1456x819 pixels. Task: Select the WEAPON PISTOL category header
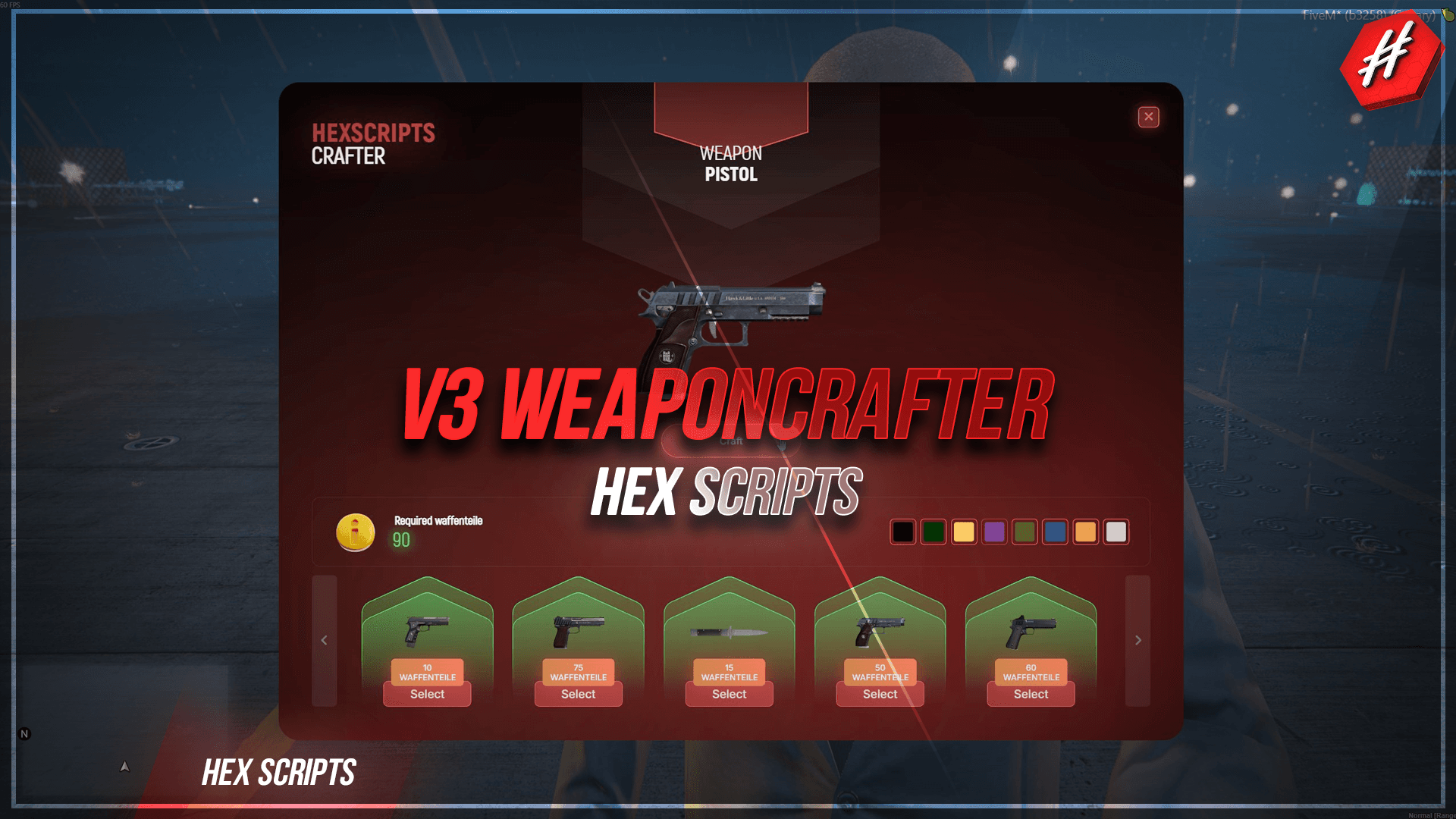pyautogui.click(x=730, y=163)
